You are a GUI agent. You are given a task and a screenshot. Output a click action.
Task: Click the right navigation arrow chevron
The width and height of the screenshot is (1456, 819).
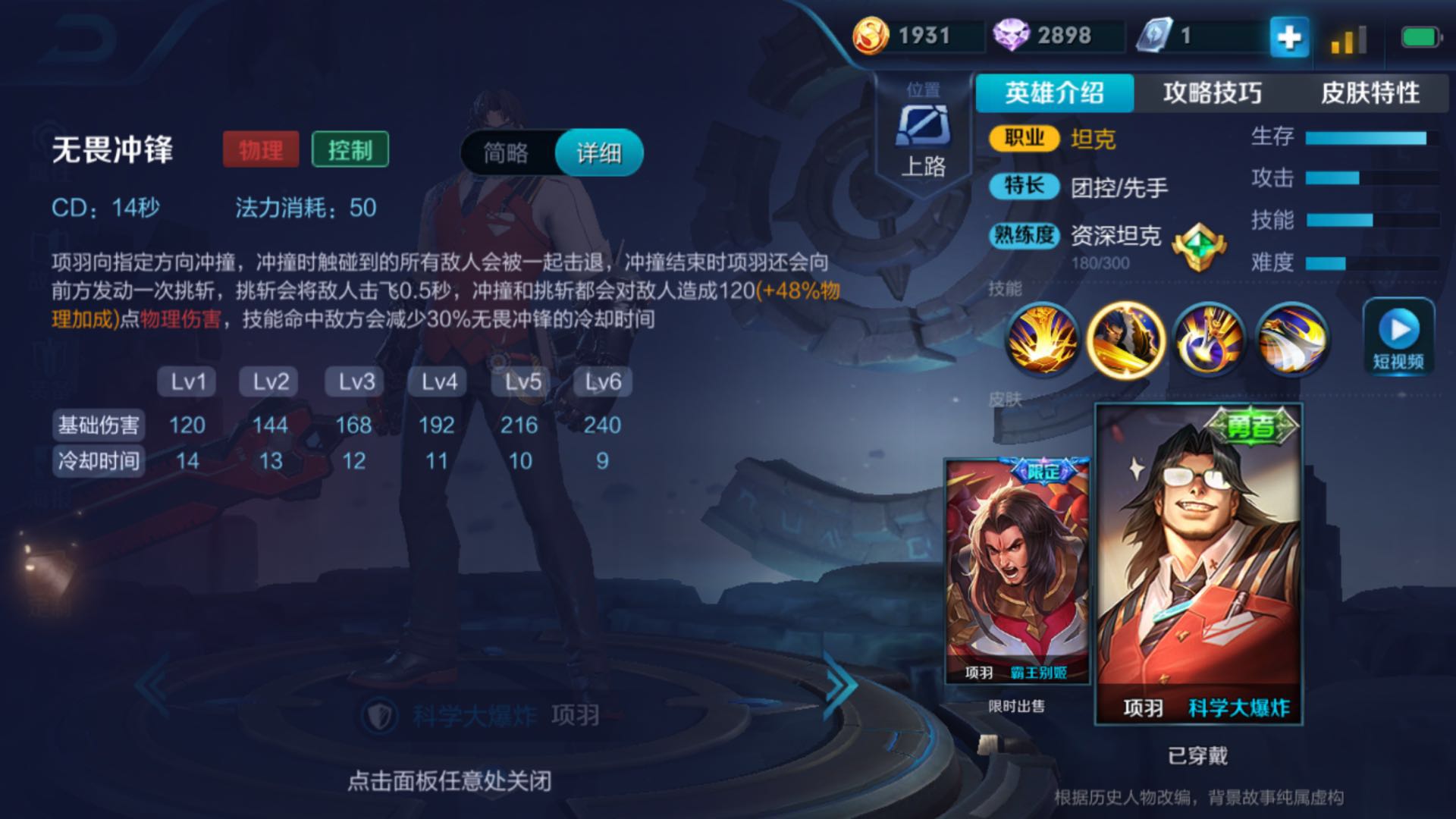839,686
